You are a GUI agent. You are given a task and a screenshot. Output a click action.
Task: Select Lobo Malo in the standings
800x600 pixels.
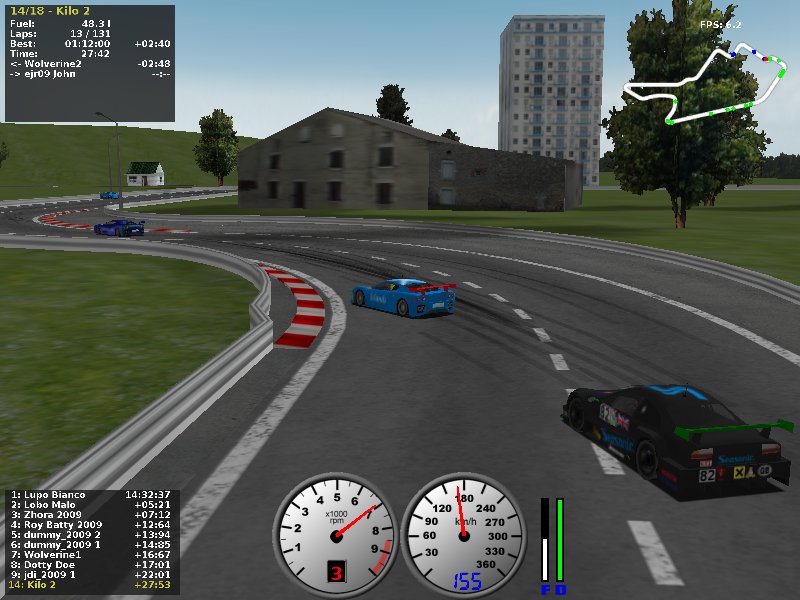[x=90, y=505]
